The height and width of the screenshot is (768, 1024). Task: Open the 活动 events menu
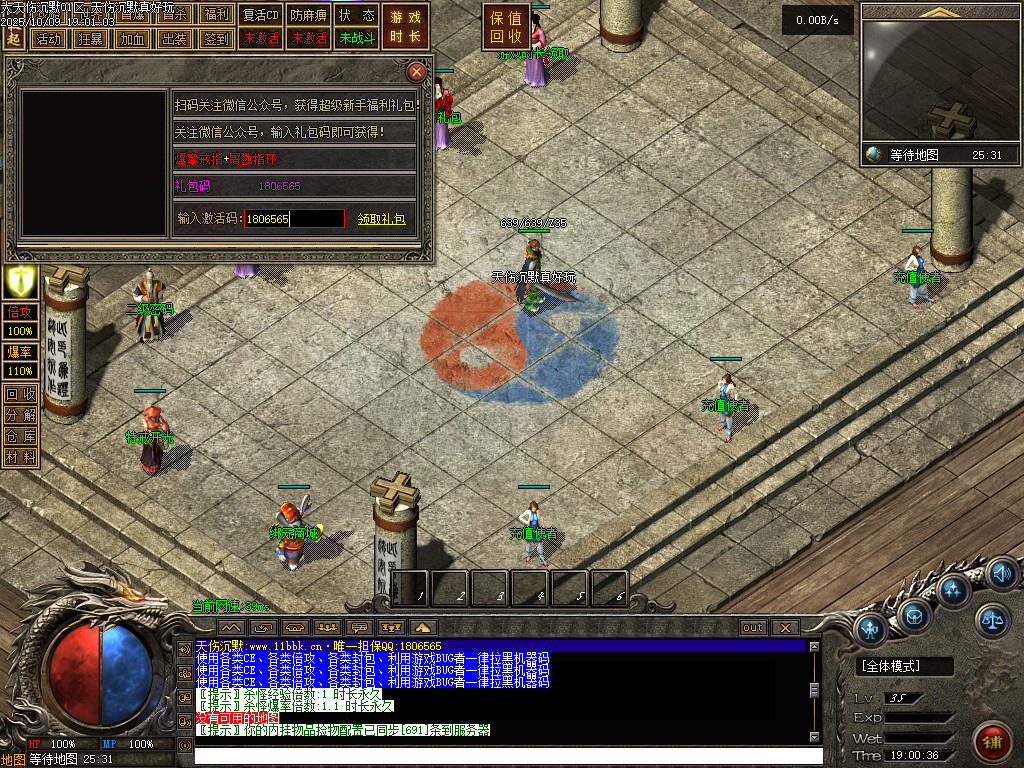[46, 38]
